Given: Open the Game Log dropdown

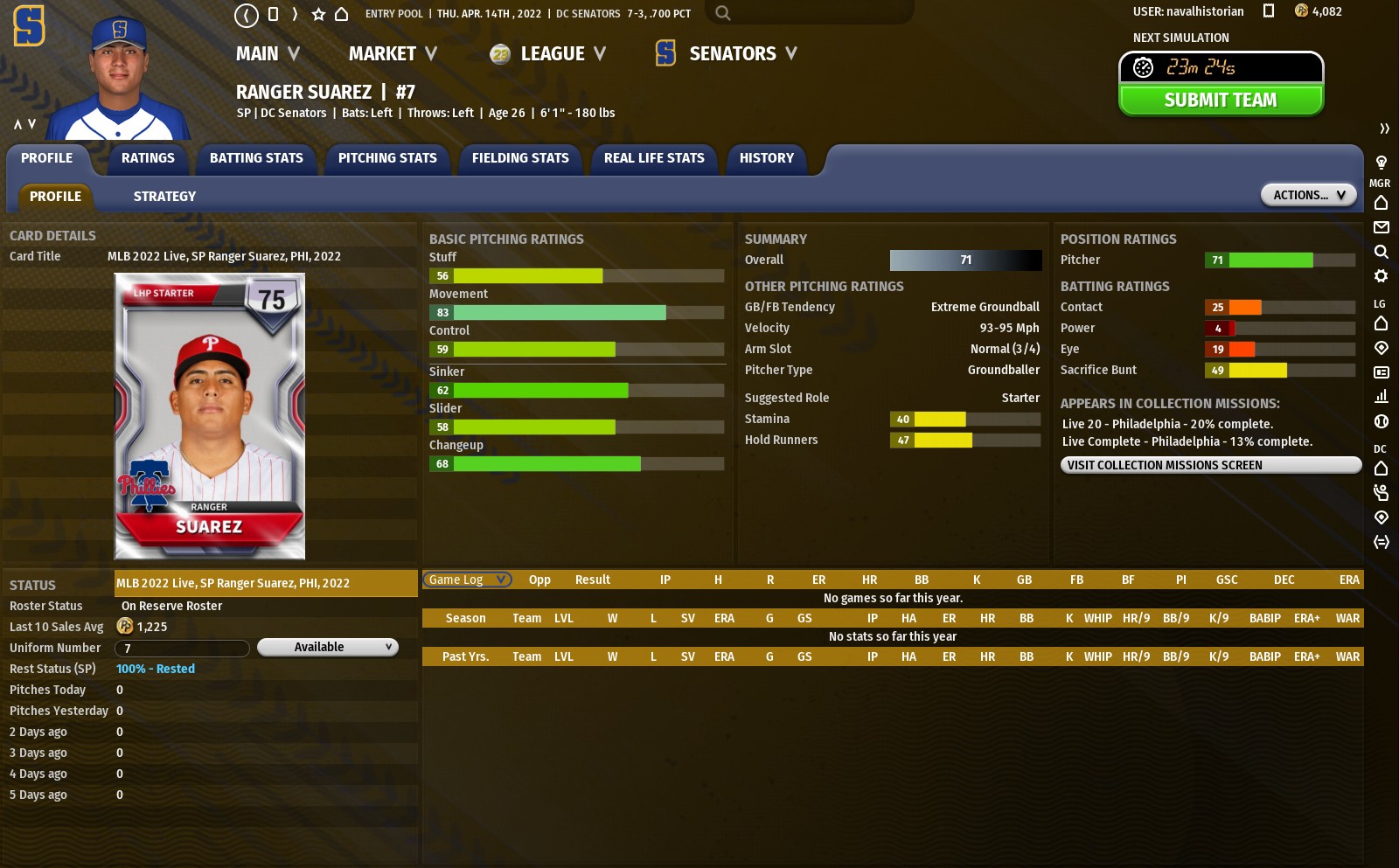Looking at the screenshot, I should (467, 580).
